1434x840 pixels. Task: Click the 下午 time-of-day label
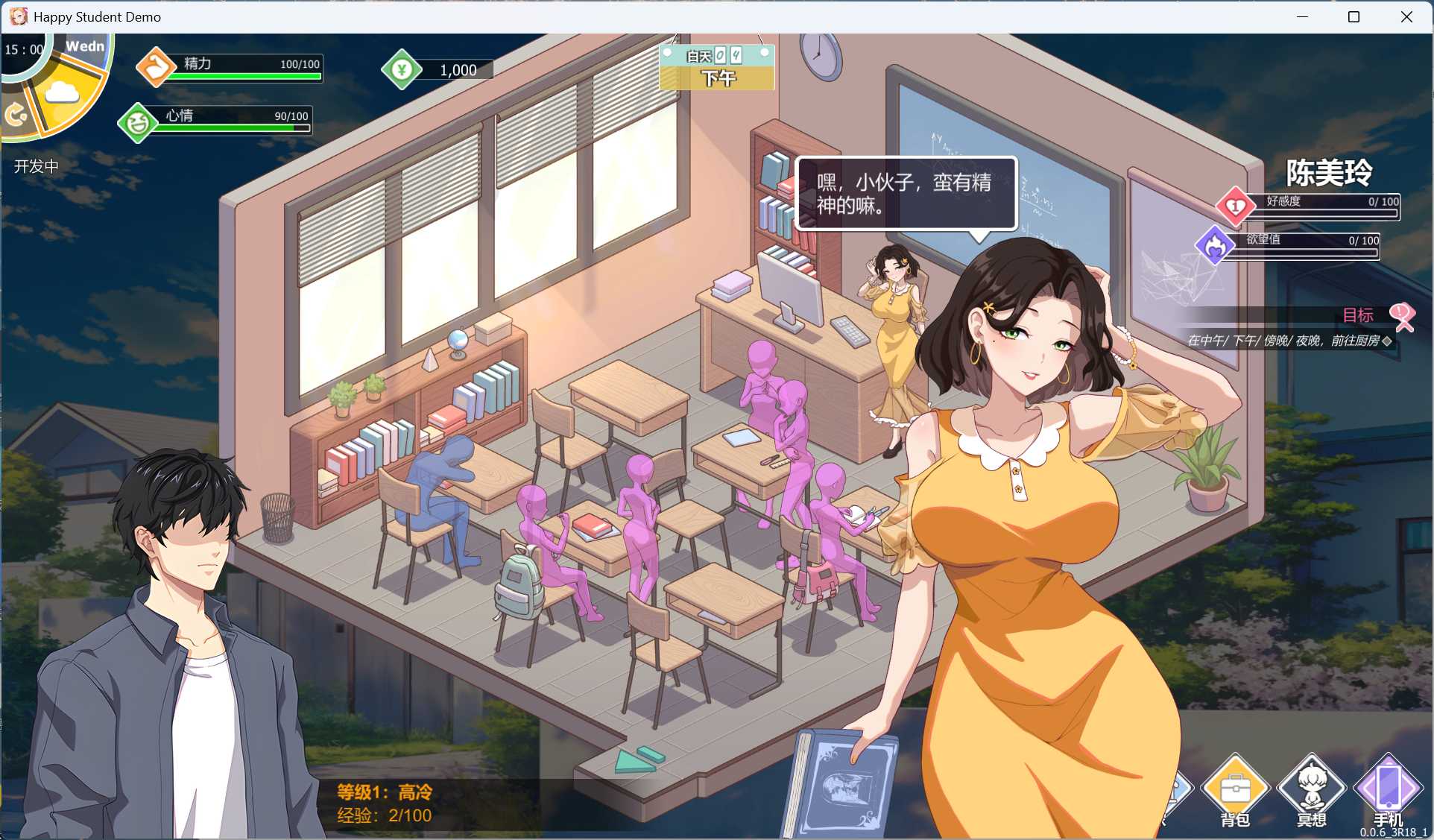click(717, 78)
